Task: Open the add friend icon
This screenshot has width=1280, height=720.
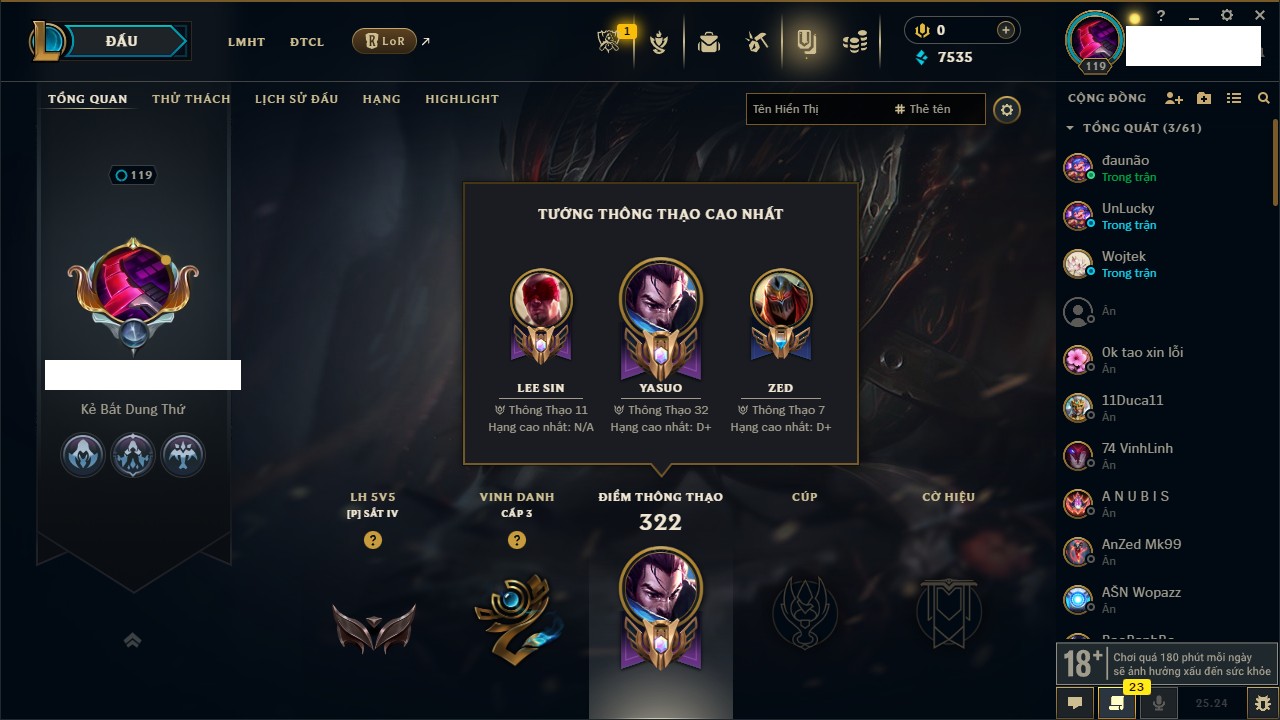Action: pyautogui.click(x=1174, y=98)
